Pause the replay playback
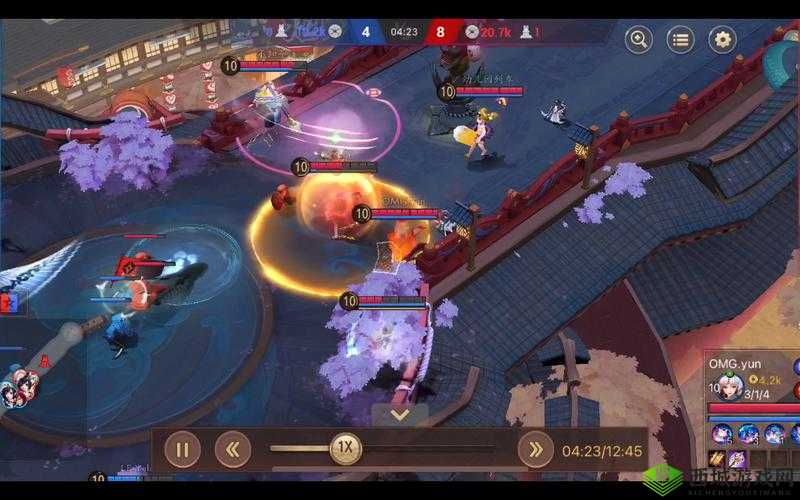Viewport: 800px width, 500px height. tap(182, 450)
